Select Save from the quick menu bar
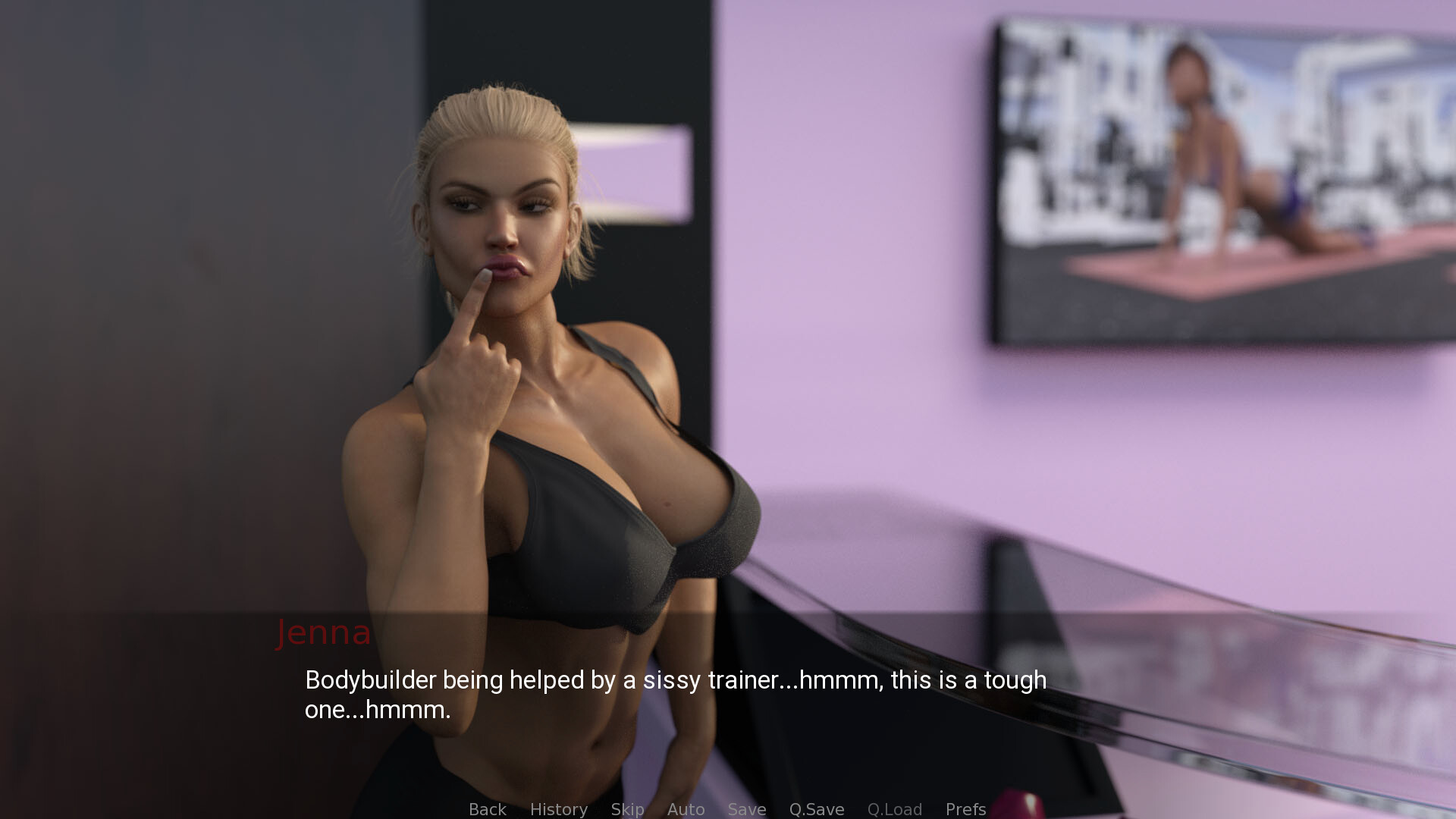This screenshot has width=1456, height=819. (x=746, y=809)
